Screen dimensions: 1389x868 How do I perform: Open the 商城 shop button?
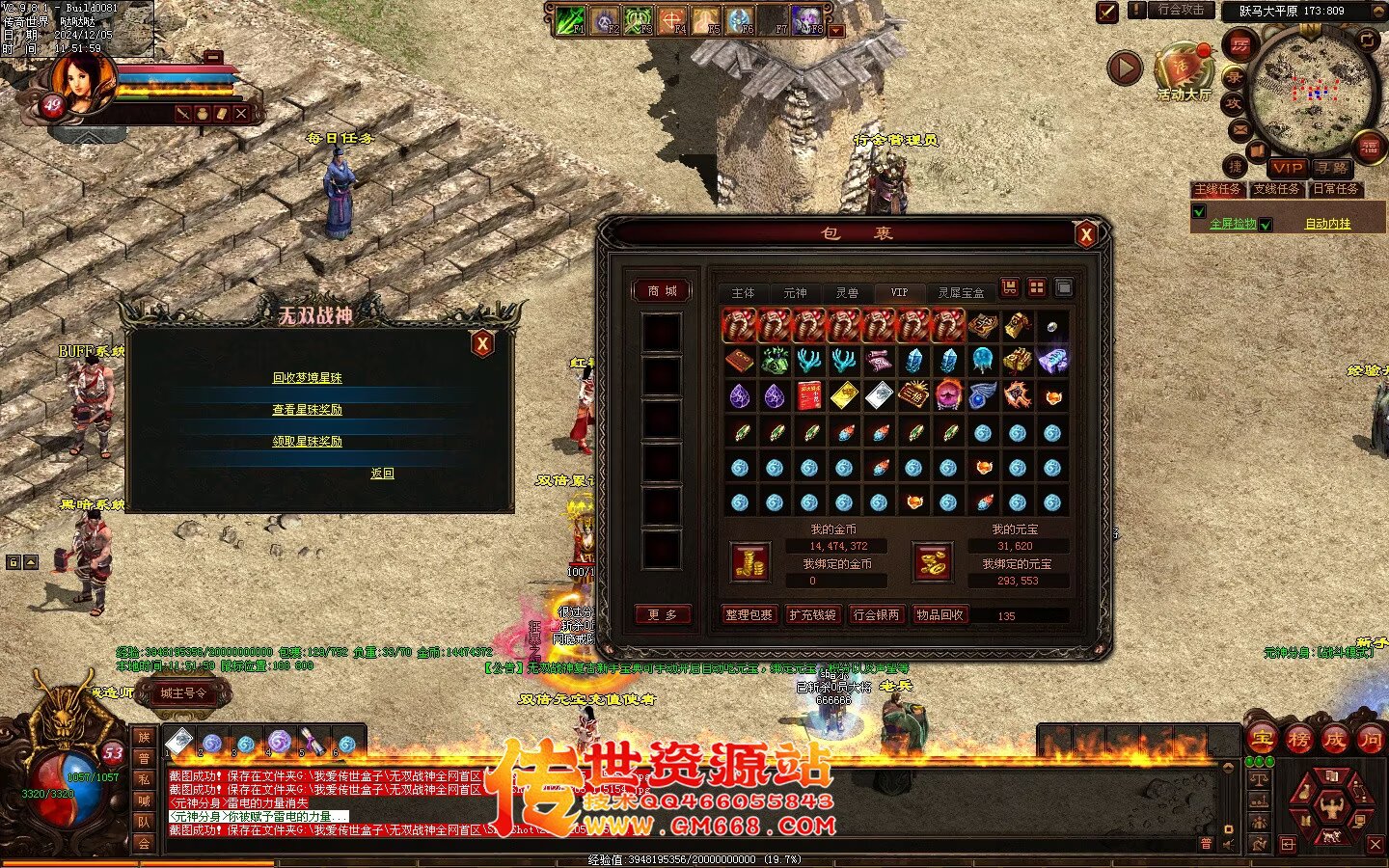tap(662, 290)
